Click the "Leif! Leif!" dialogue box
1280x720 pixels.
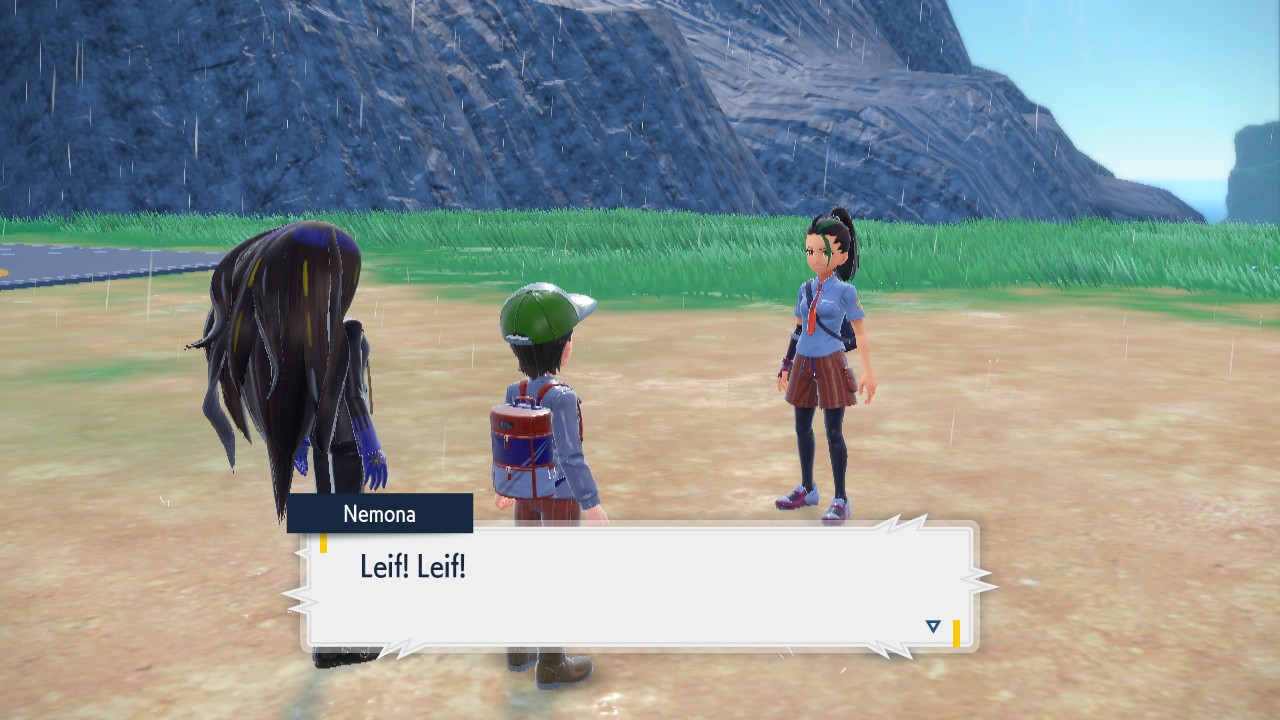pos(640,586)
